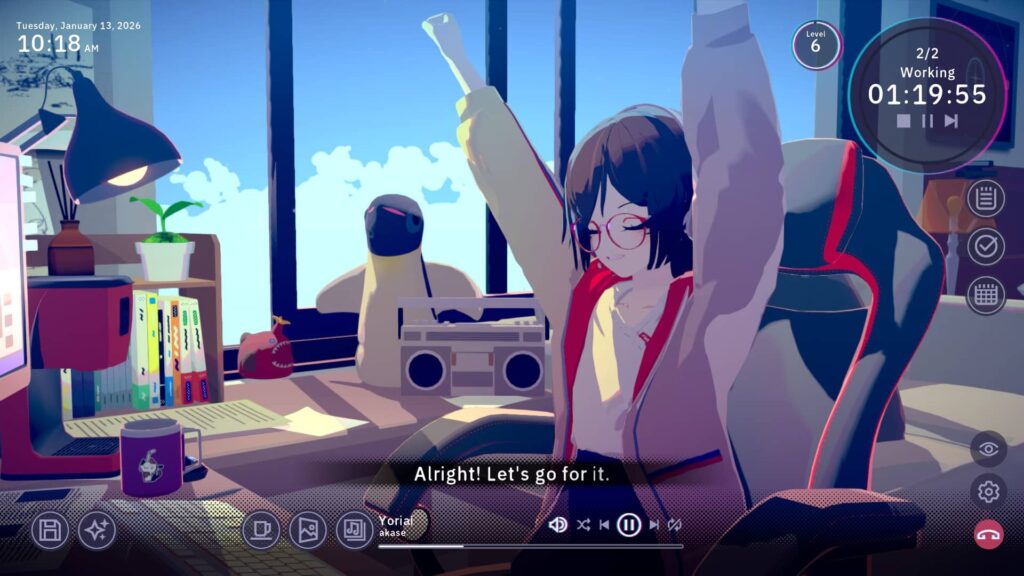Skip to the next timer session
Screen dimensions: 1024x576
pyautogui.click(x=951, y=121)
